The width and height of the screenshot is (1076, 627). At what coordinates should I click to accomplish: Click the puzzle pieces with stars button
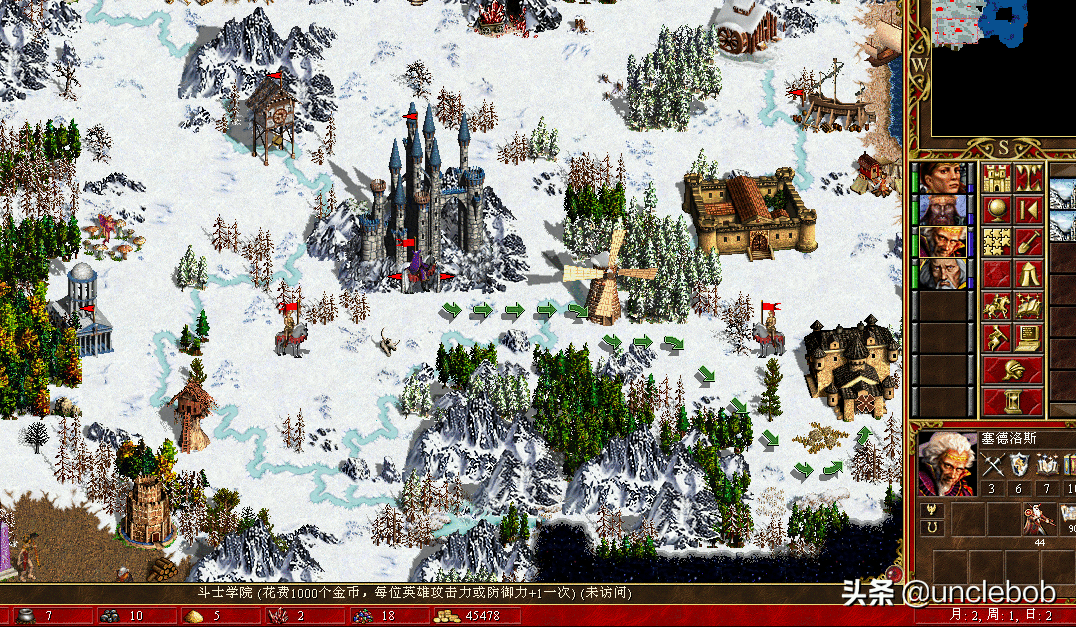996,241
